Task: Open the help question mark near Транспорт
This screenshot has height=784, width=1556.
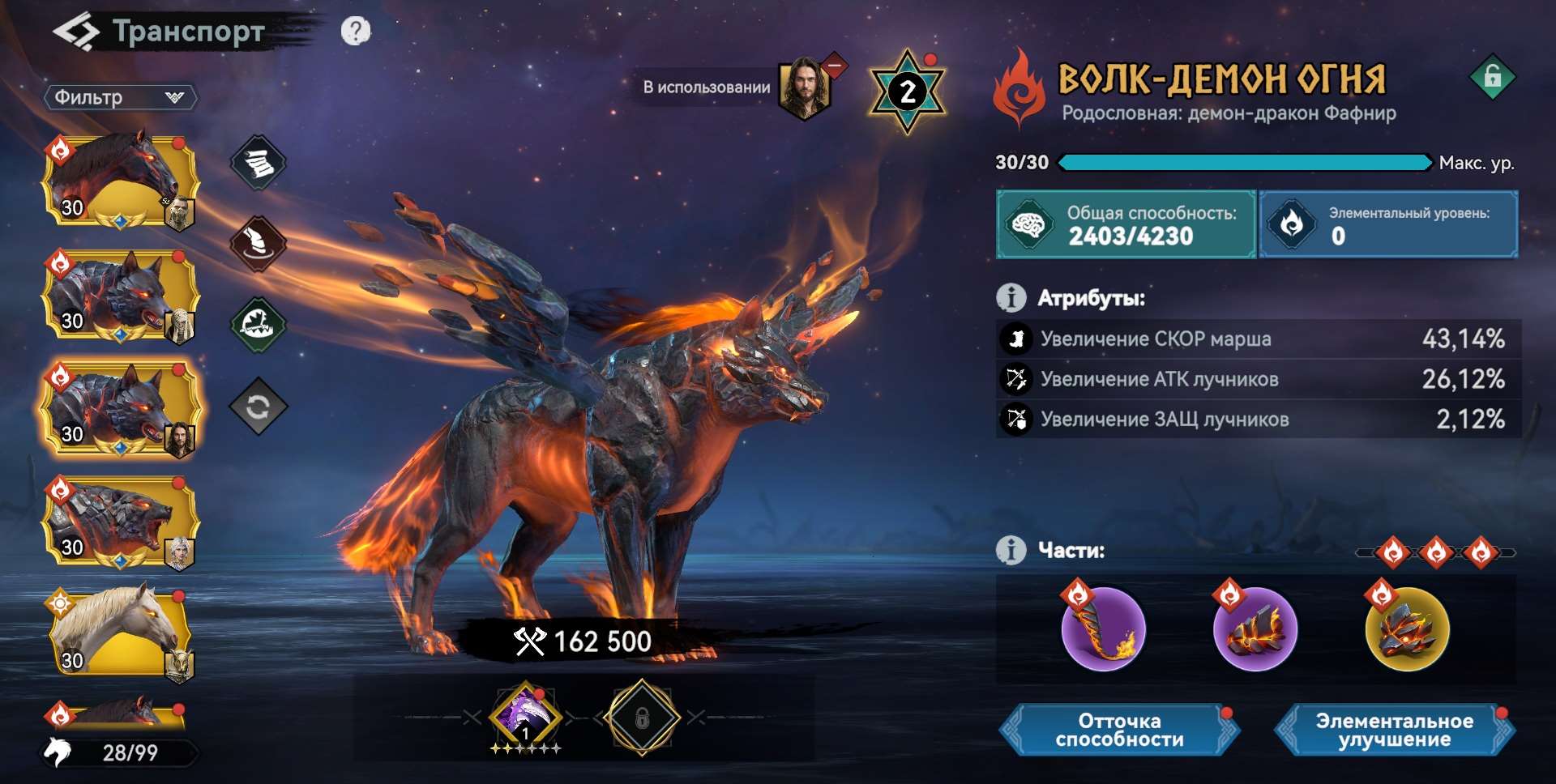Action: (354, 32)
